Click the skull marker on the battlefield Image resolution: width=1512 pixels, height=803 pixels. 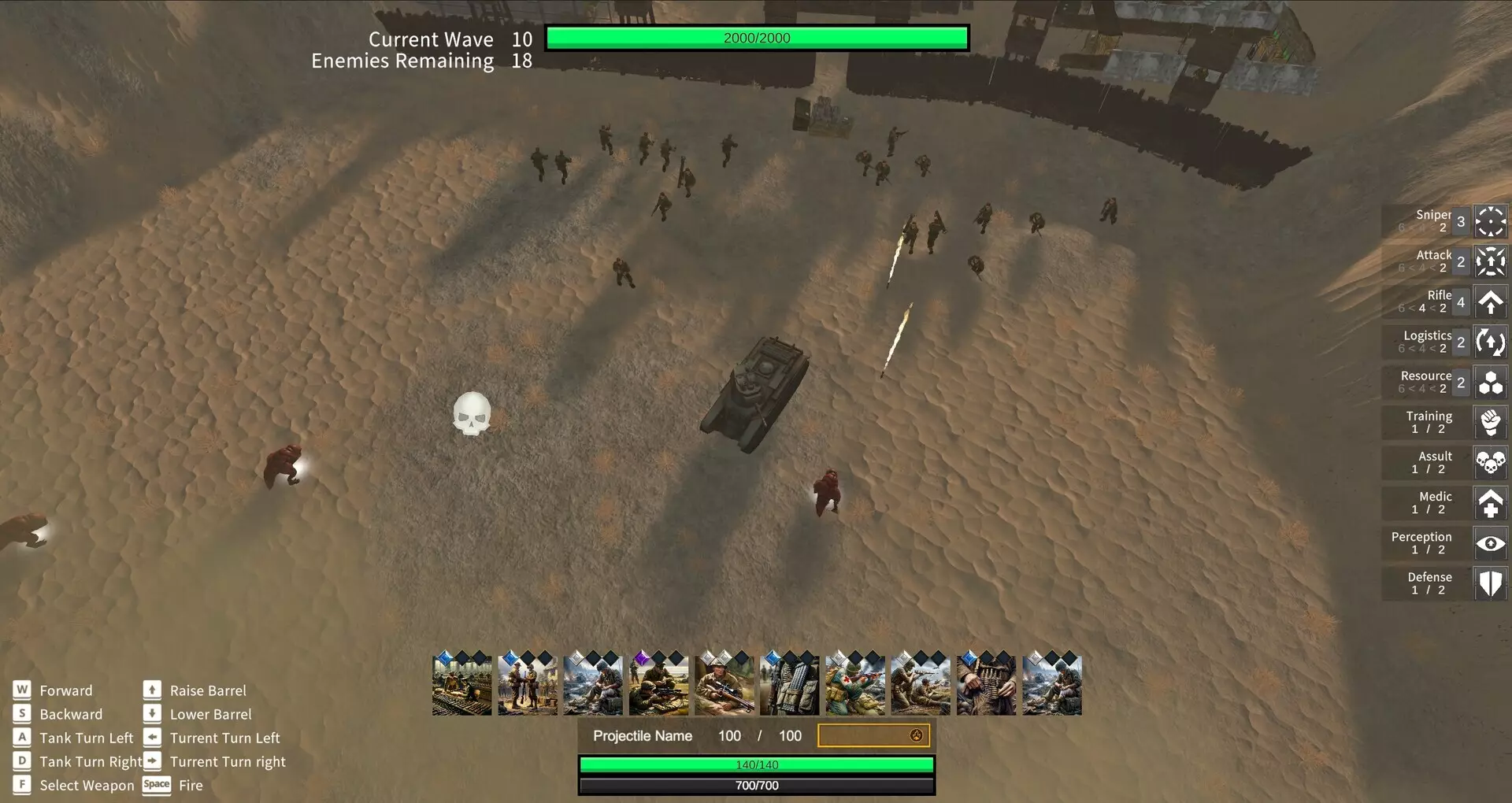click(471, 411)
